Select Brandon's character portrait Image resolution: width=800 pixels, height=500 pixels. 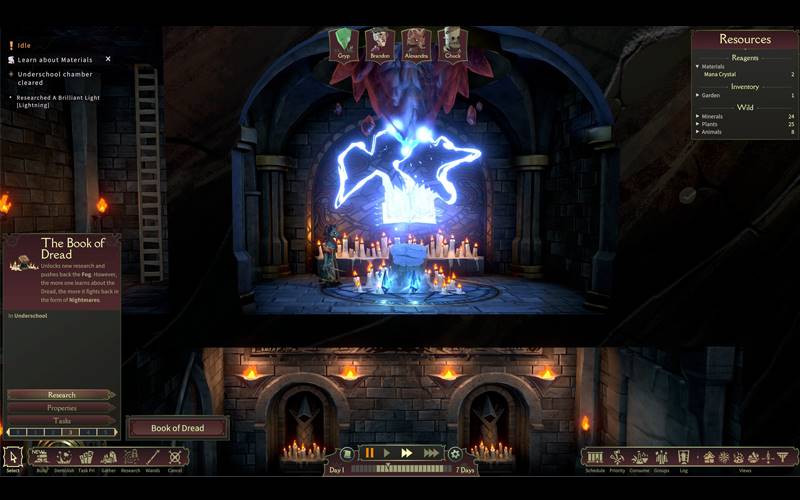tap(379, 44)
